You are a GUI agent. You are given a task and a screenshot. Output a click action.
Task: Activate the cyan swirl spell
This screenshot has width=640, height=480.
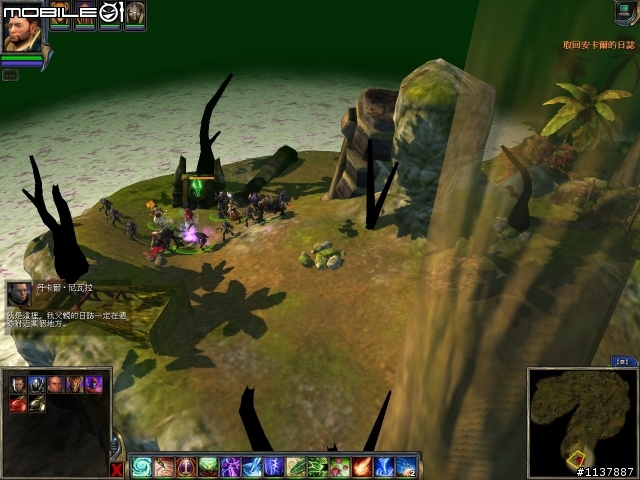[x=142, y=466]
